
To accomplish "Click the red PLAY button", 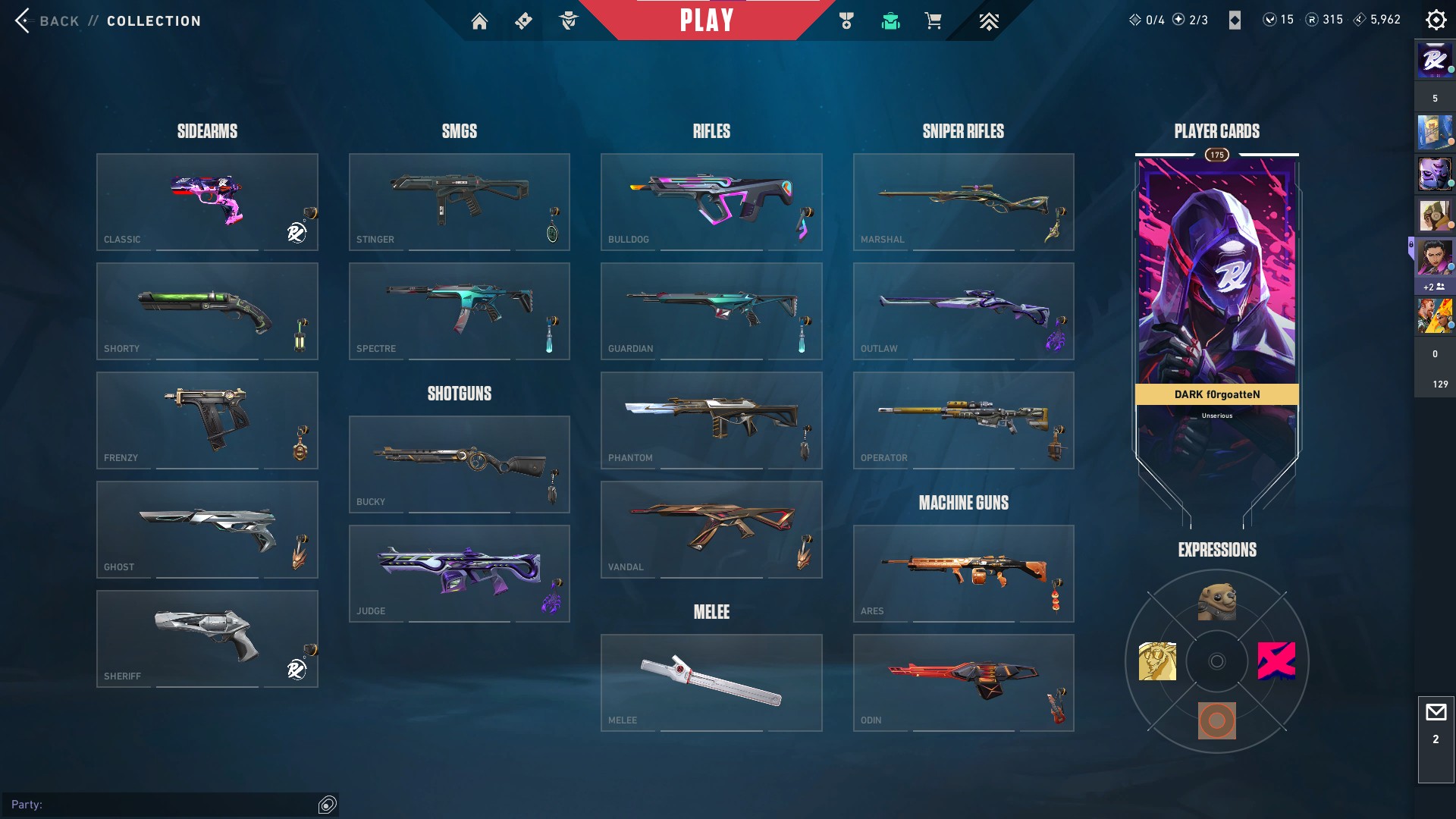I will click(x=706, y=20).
